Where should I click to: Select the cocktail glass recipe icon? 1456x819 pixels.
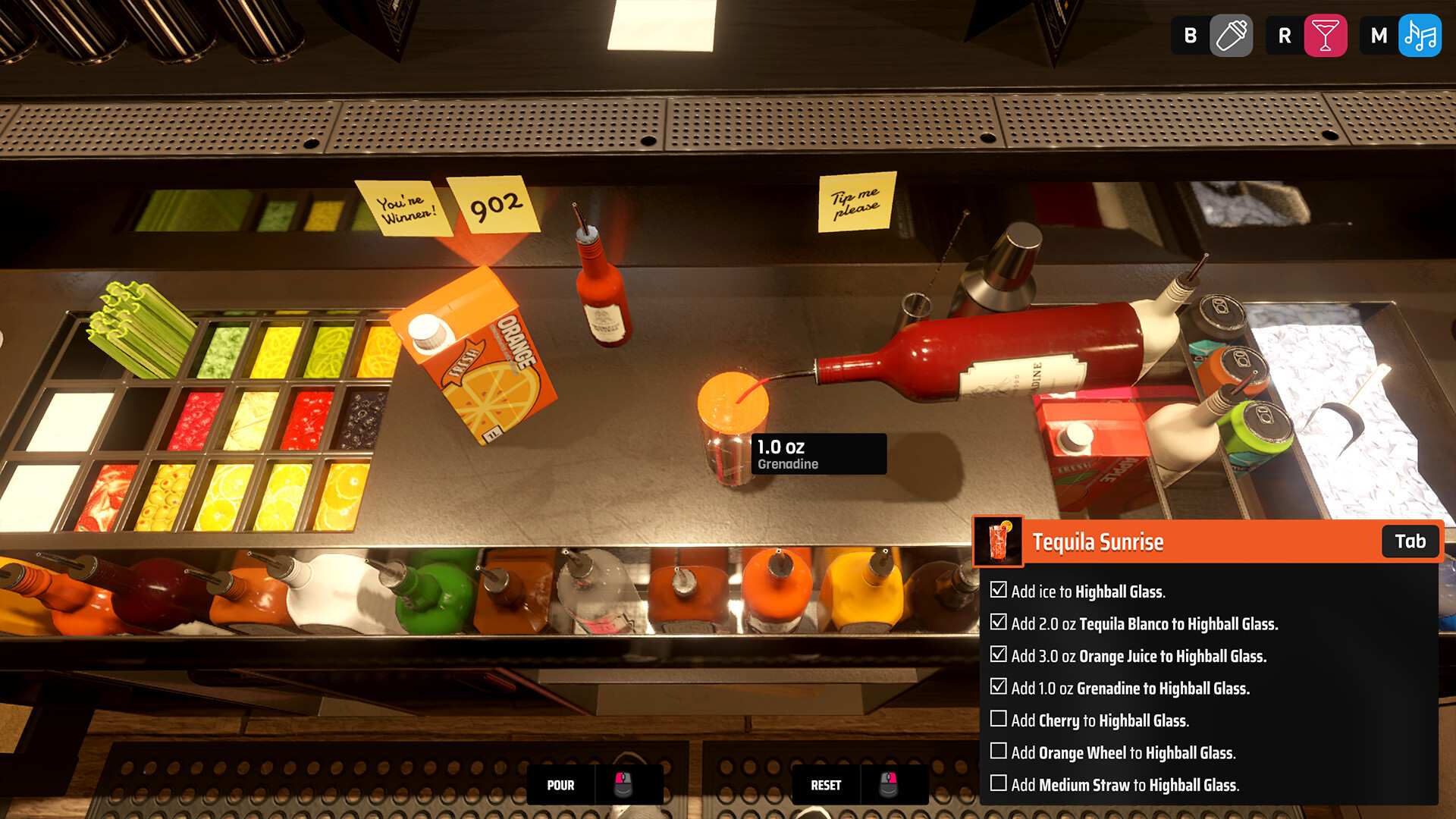point(1325,36)
